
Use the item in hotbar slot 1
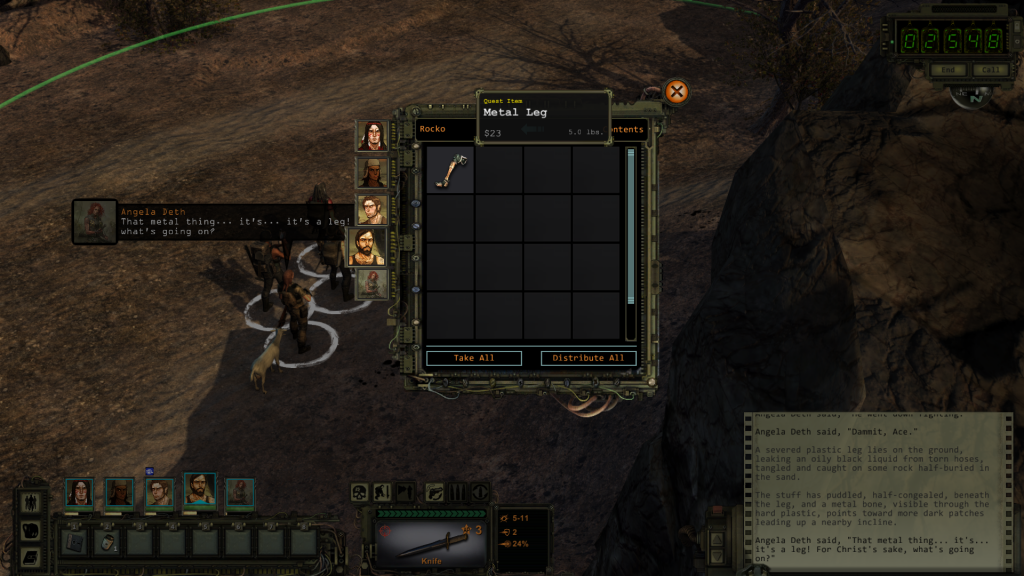pos(73,542)
